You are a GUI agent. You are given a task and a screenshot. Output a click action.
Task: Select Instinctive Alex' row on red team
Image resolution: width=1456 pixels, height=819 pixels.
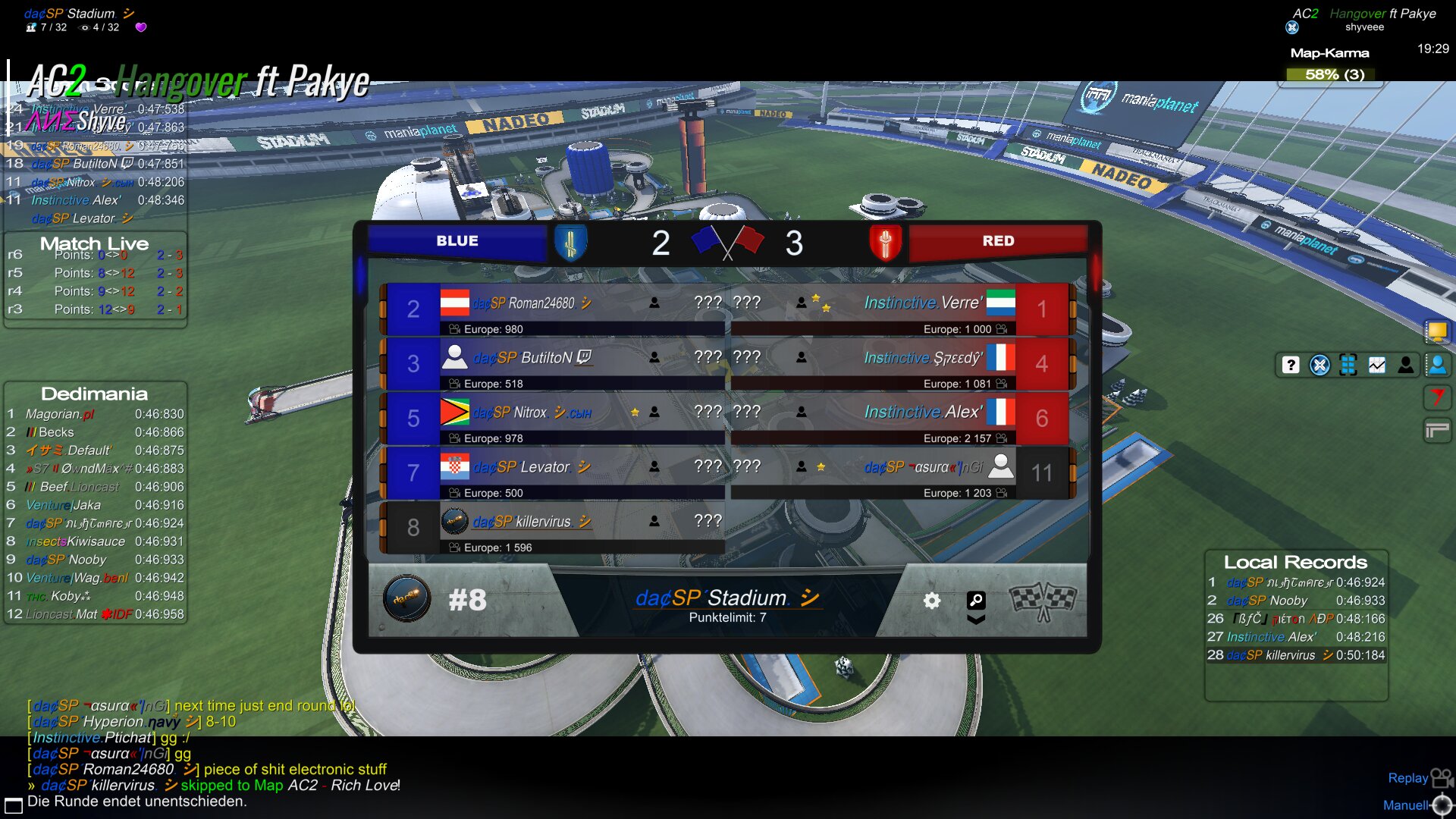[902, 419]
